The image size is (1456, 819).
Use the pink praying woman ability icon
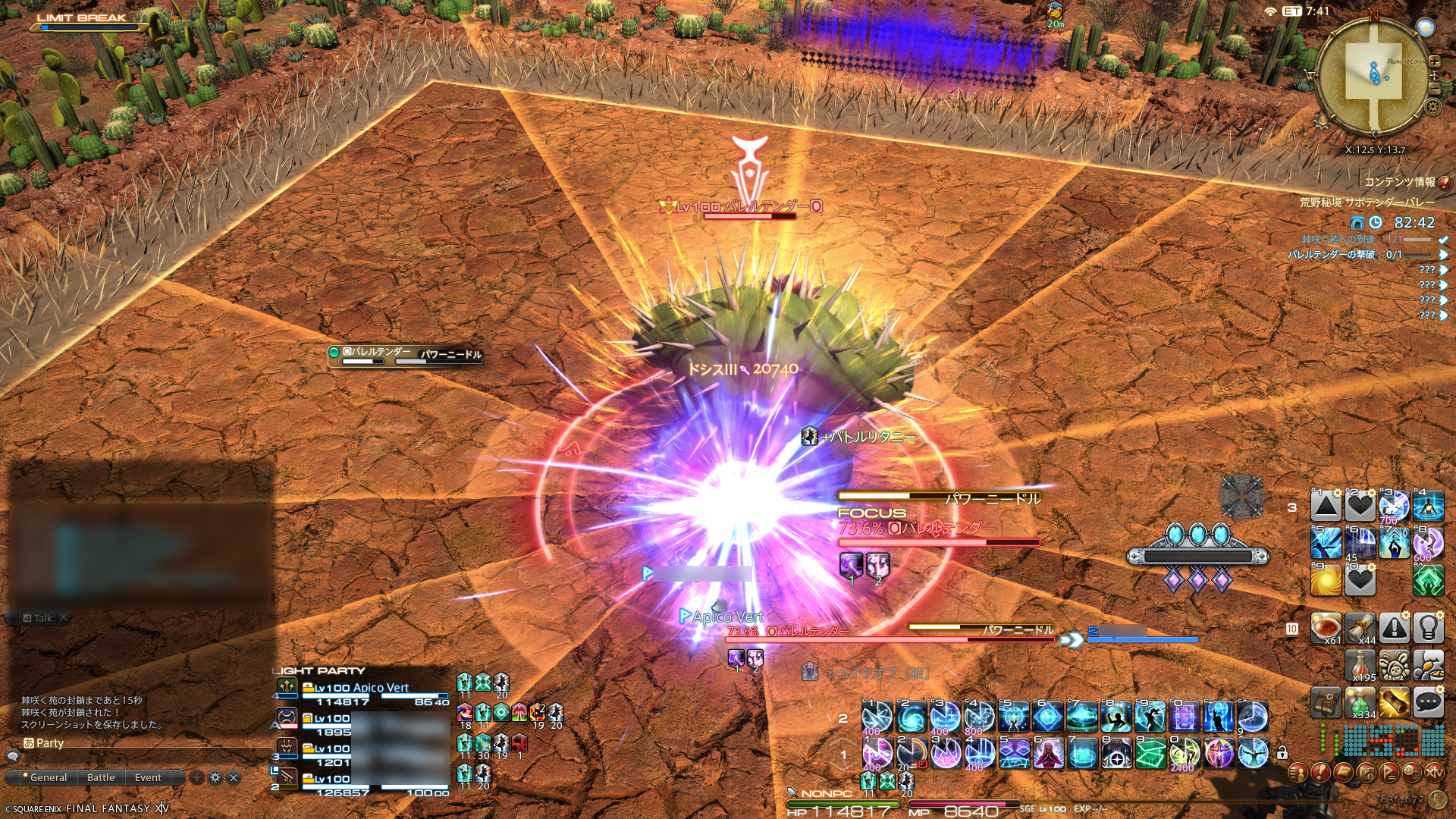pyautogui.click(x=1049, y=754)
